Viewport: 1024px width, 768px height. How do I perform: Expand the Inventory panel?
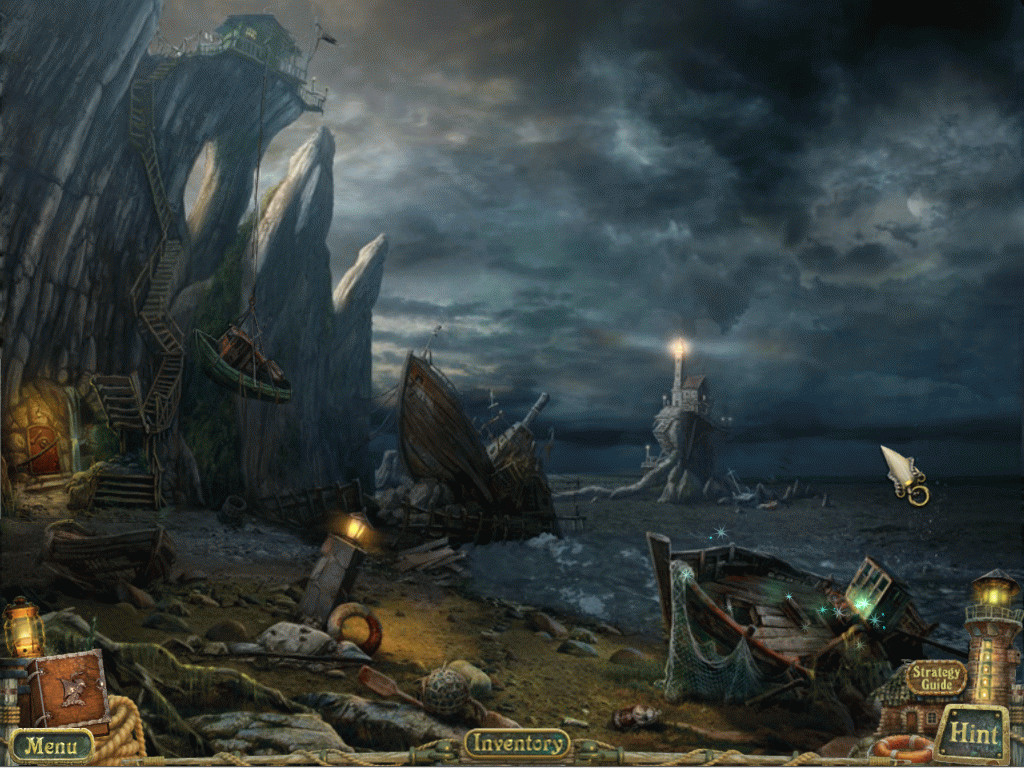coord(517,743)
